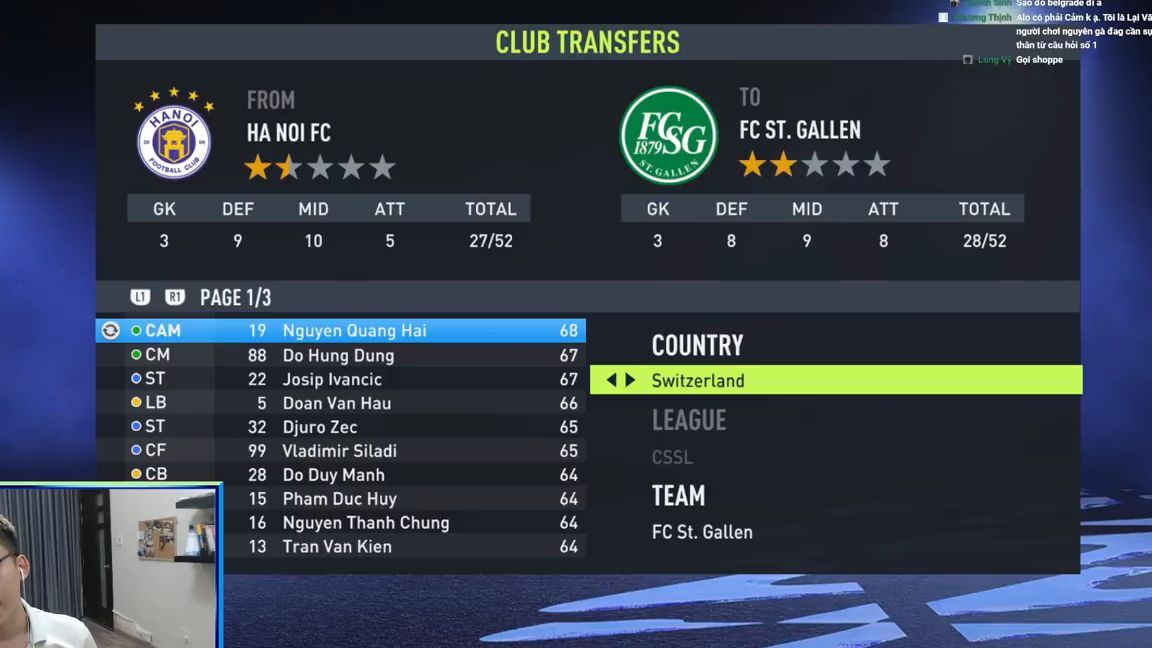Click left arrow on Switzerland country selector
Viewport: 1152px width, 648px height.
pos(611,380)
